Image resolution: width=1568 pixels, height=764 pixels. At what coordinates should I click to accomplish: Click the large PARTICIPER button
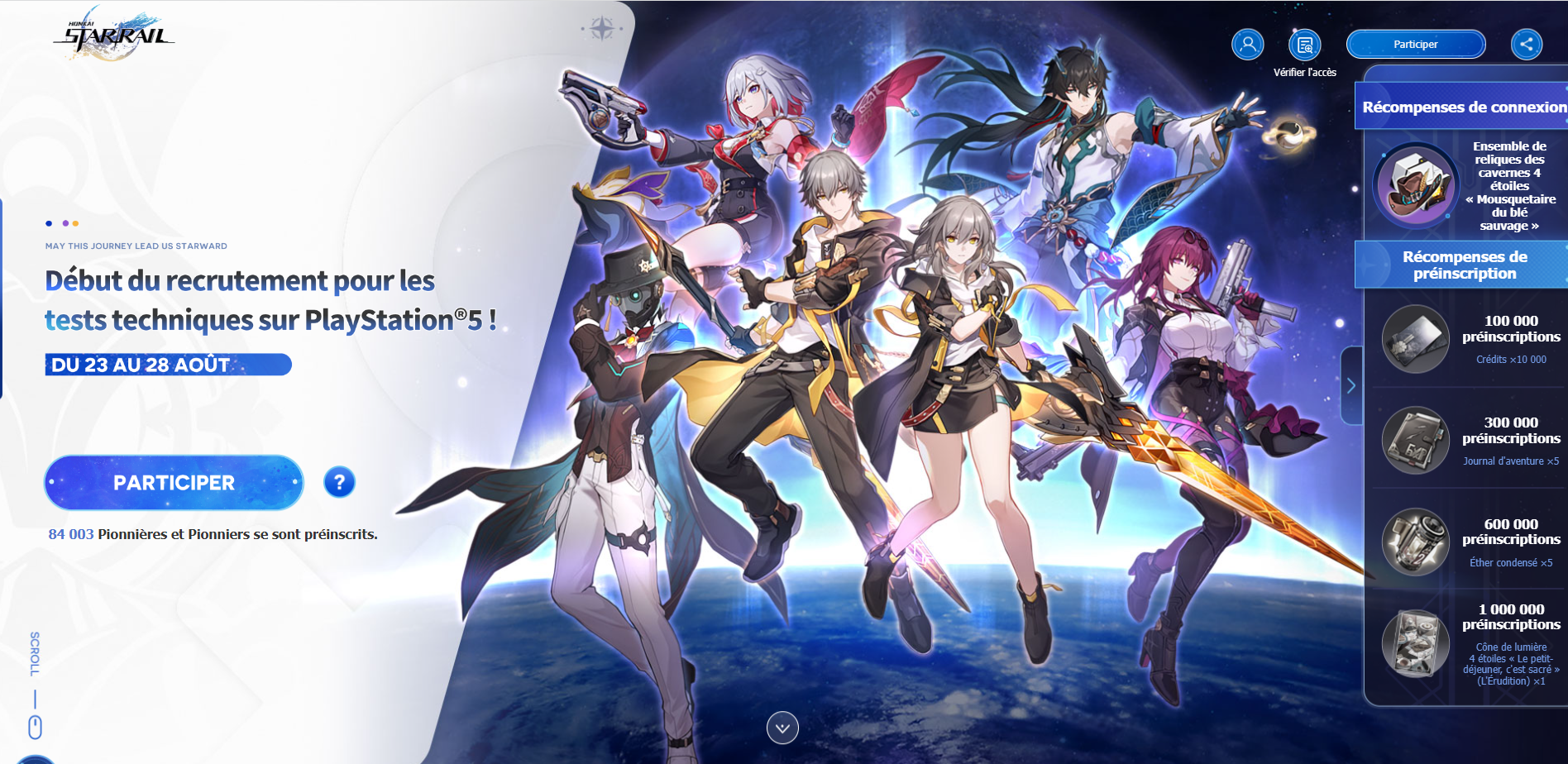point(173,482)
